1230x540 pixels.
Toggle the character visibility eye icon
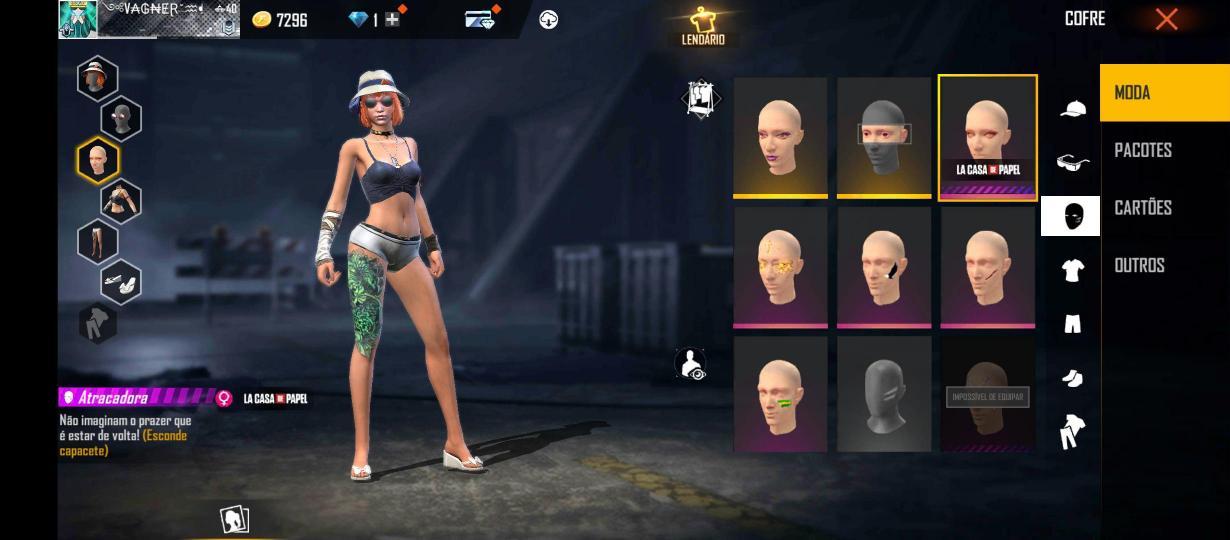691,365
